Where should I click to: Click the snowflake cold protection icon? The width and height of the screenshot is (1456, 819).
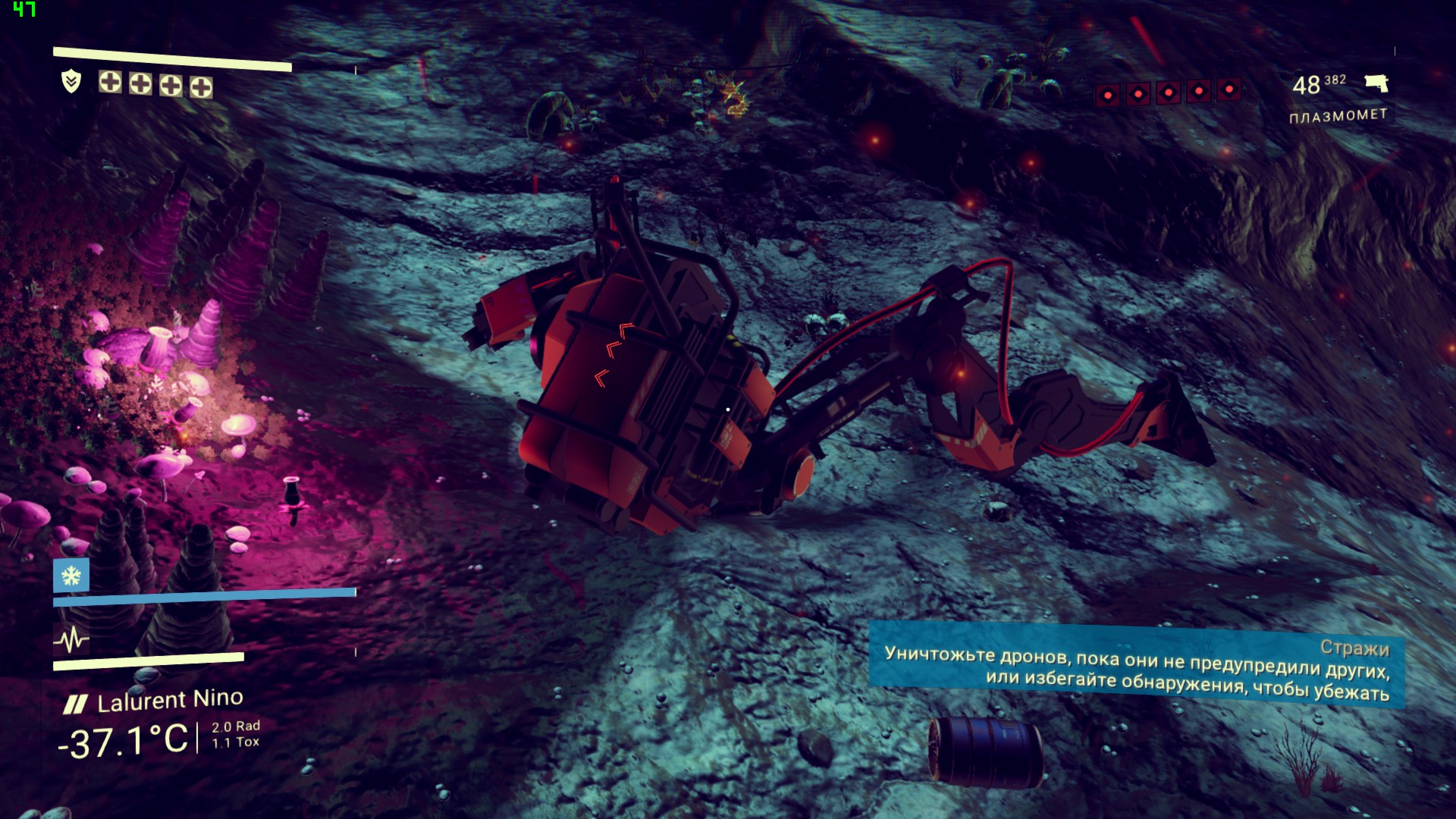pos(71,576)
